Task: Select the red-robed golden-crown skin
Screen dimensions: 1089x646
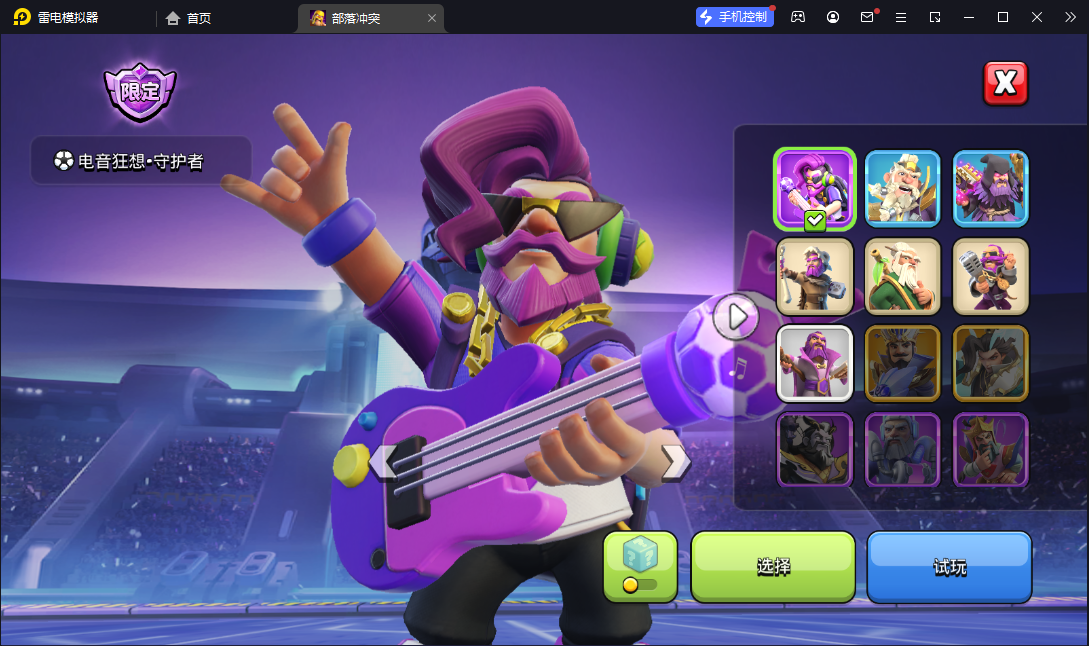Action: coord(990,450)
